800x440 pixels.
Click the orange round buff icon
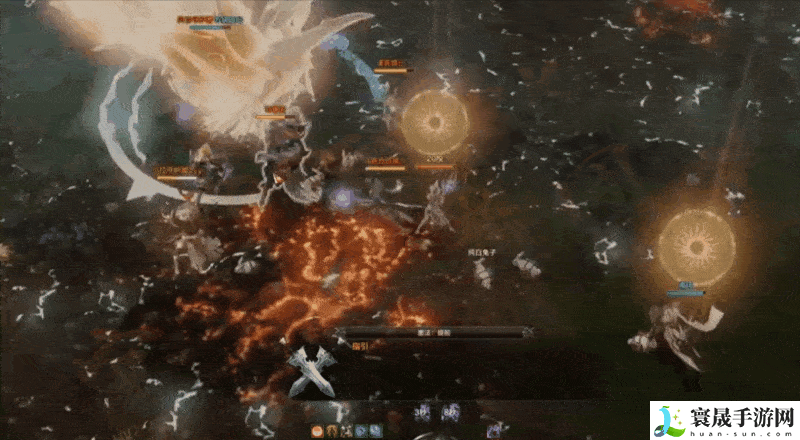tap(317, 431)
